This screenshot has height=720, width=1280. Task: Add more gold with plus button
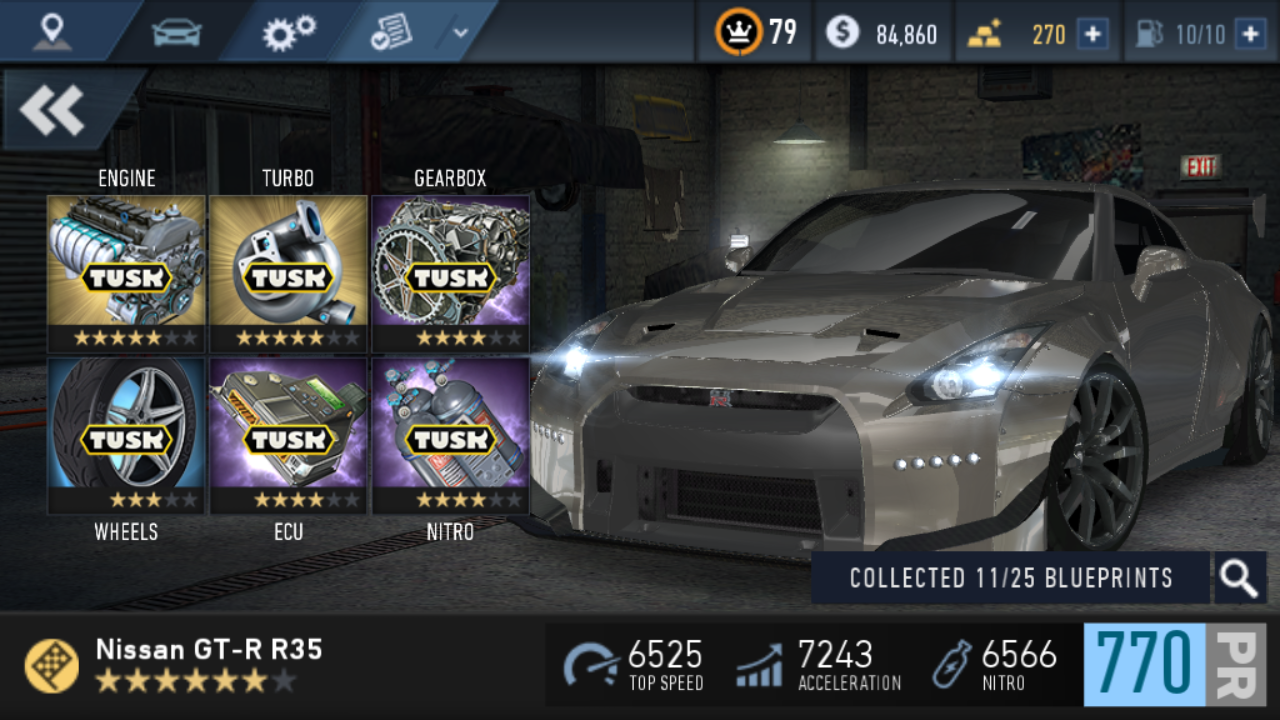pyautogui.click(x=1092, y=34)
